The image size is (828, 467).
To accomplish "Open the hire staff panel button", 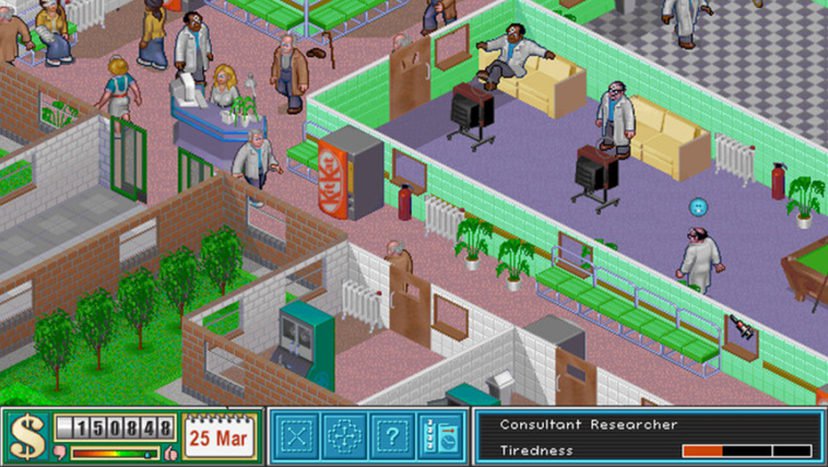I will click(x=441, y=436).
